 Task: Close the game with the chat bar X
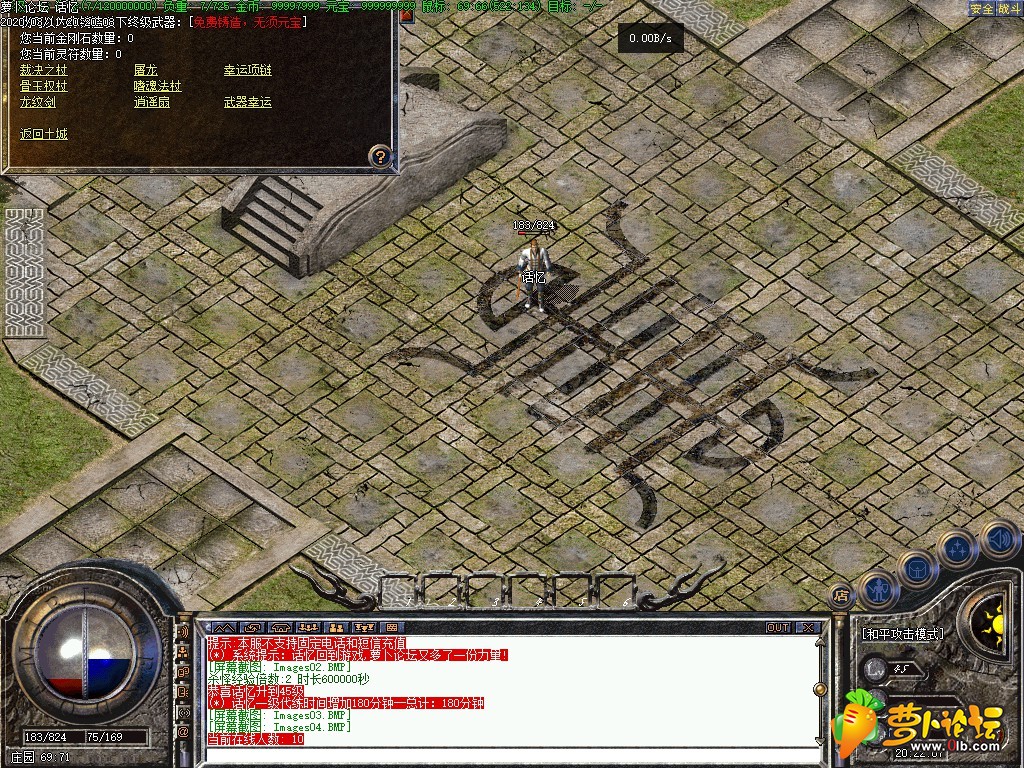pyautogui.click(x=808, y=628)
